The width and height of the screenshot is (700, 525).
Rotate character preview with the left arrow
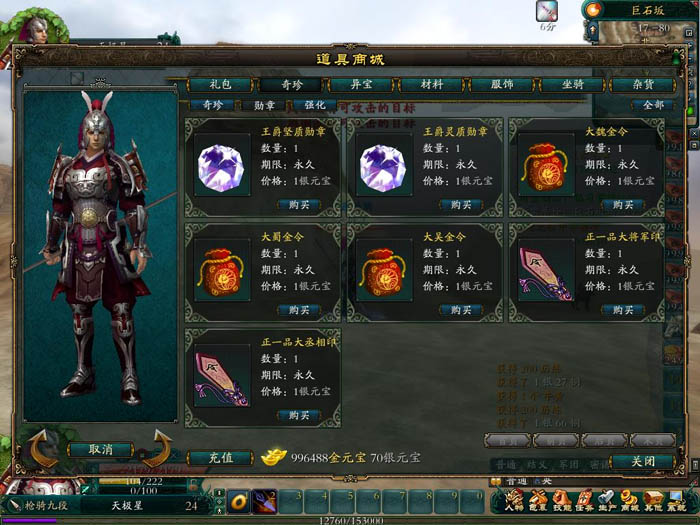pyautogui.click(x=42, y=450)
